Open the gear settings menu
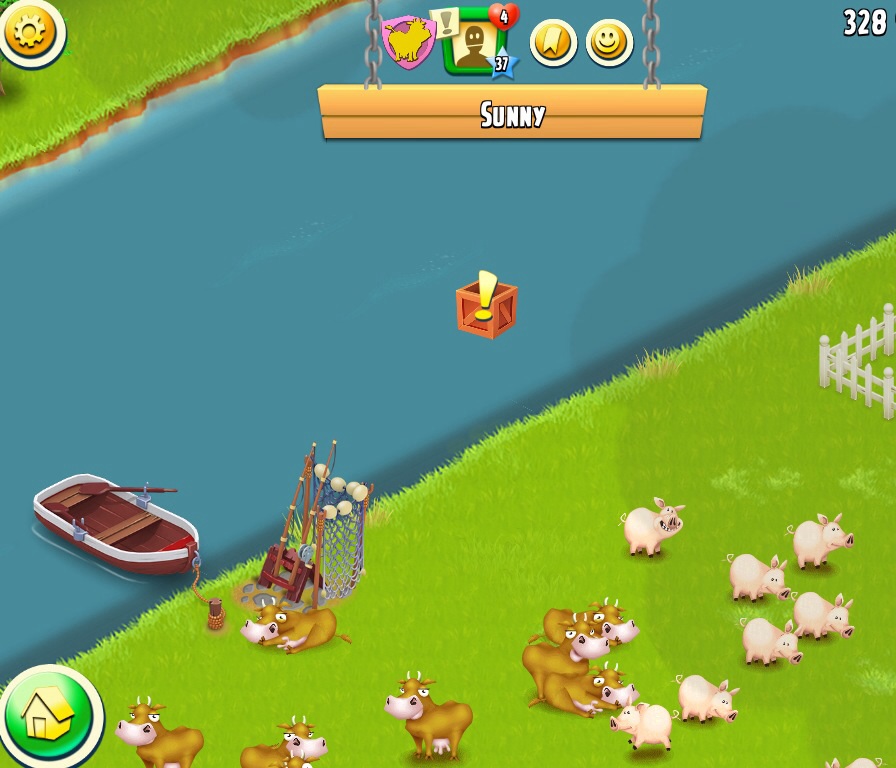 (31, 32)
